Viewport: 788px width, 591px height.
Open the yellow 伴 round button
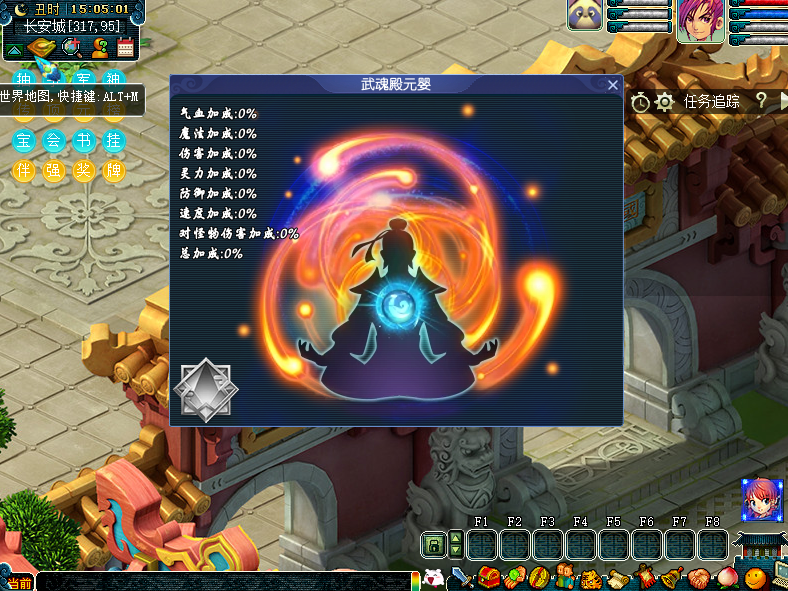pyautogui.click(x=24, y=171)
